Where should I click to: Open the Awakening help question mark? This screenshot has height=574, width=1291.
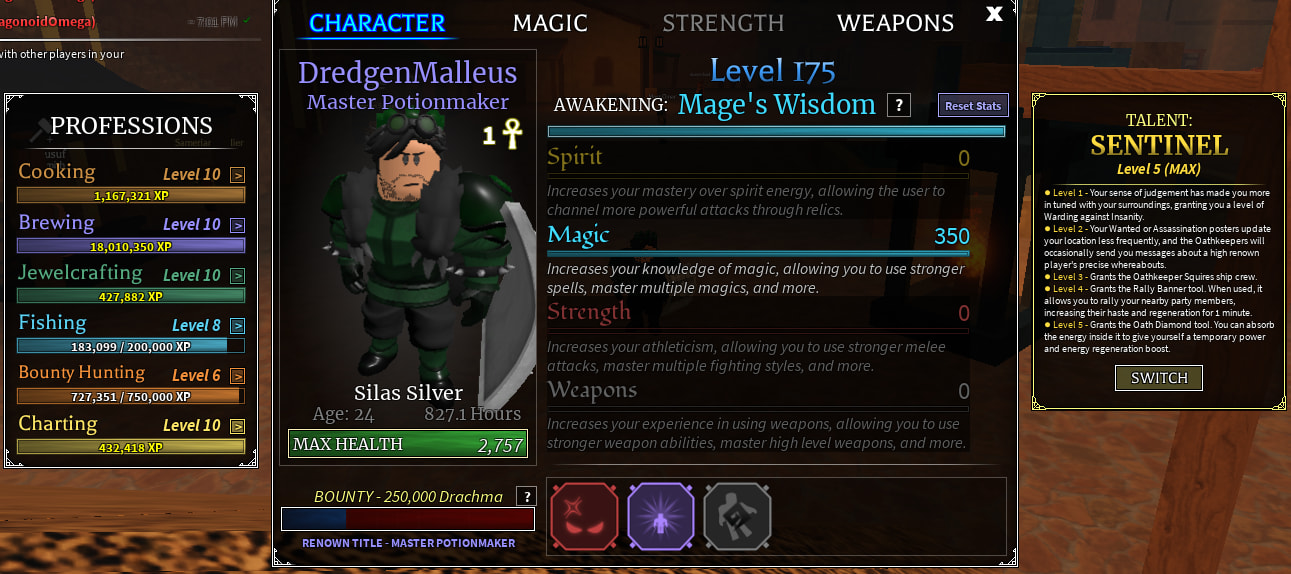[898, 105]
